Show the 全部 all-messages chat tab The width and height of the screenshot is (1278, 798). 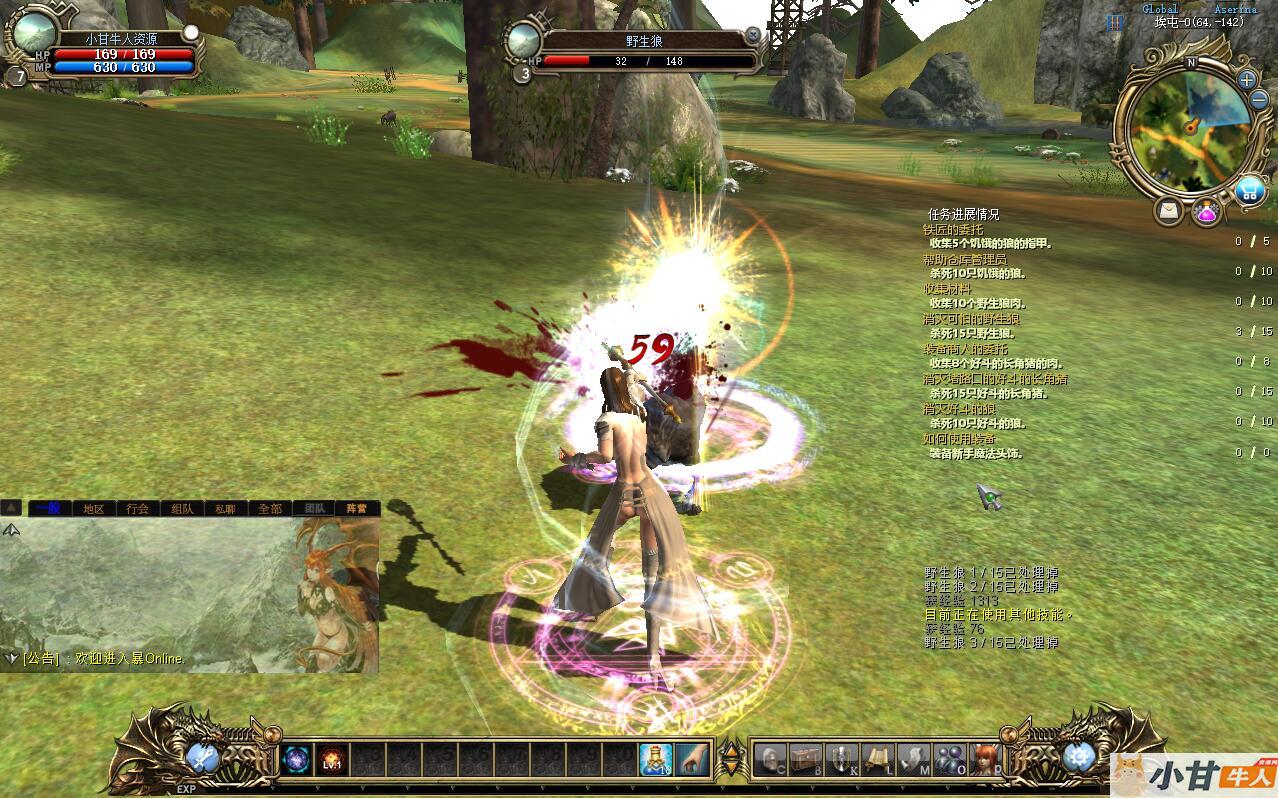(x=270, y=508)
